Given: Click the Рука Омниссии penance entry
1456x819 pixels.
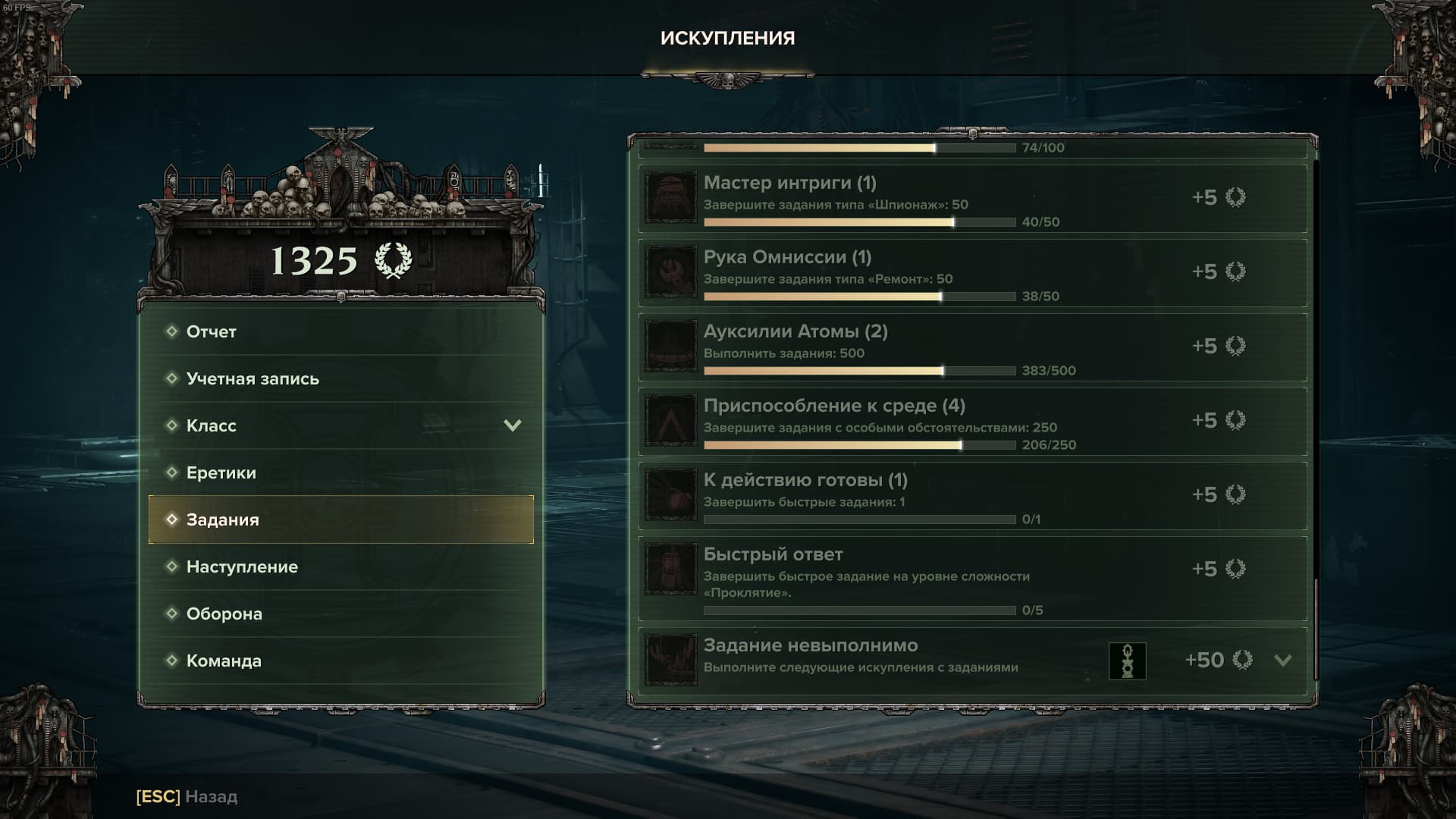Looking at the screenshot, I should [x=972, y=273].
